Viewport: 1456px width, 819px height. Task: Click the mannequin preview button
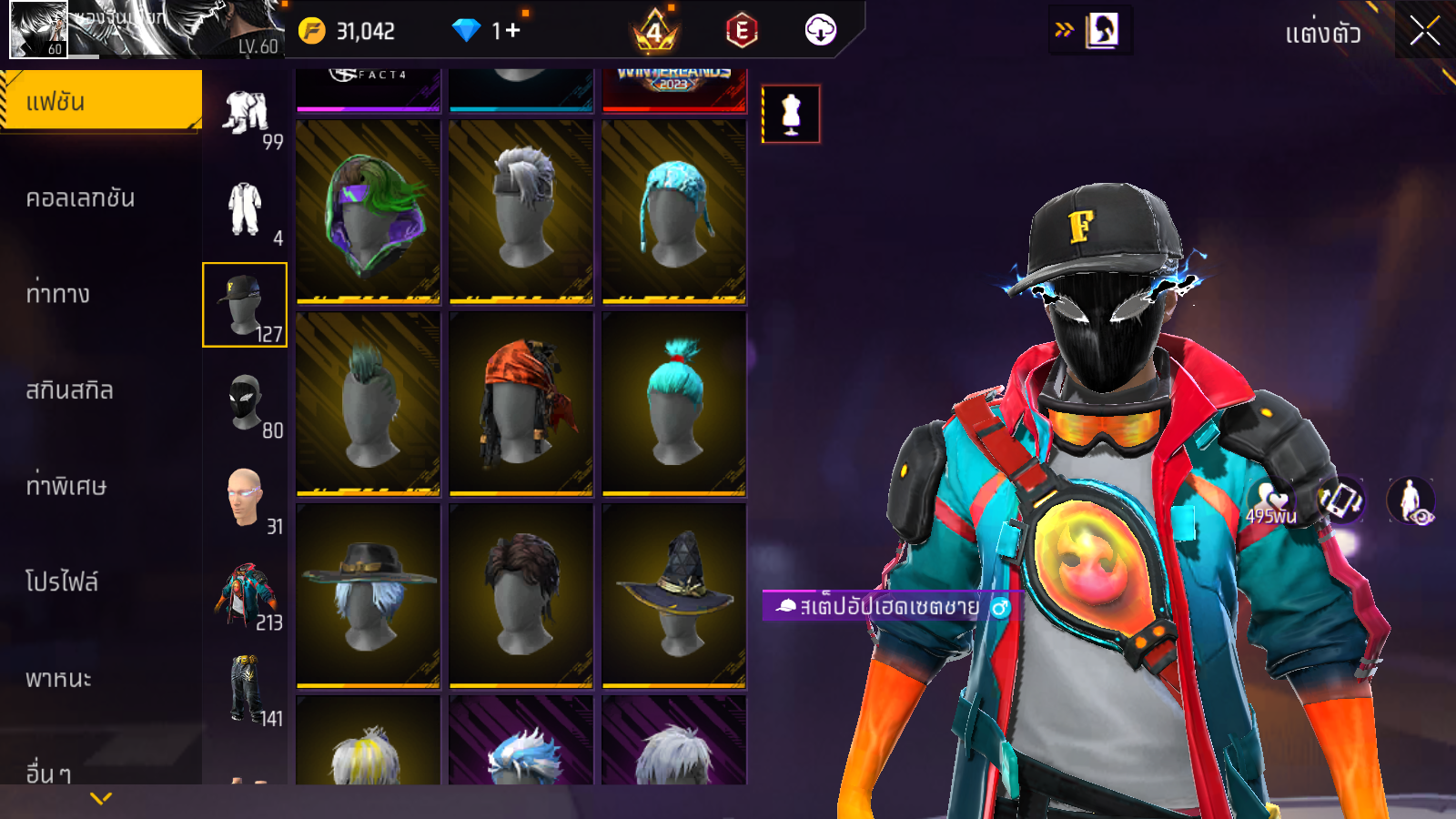click(x=791, y=115)
